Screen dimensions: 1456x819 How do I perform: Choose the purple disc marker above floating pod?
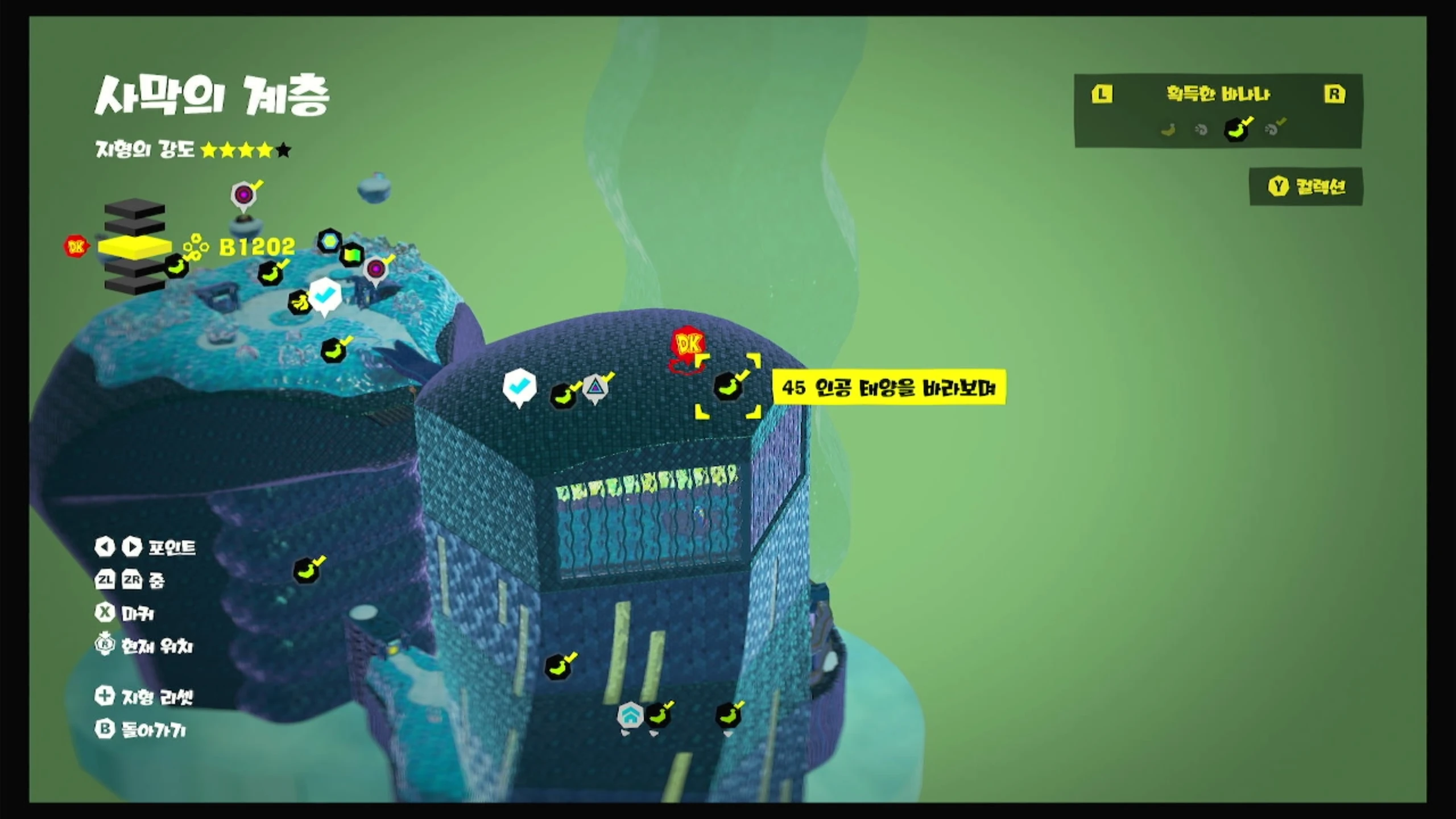[x=244, y=195]
